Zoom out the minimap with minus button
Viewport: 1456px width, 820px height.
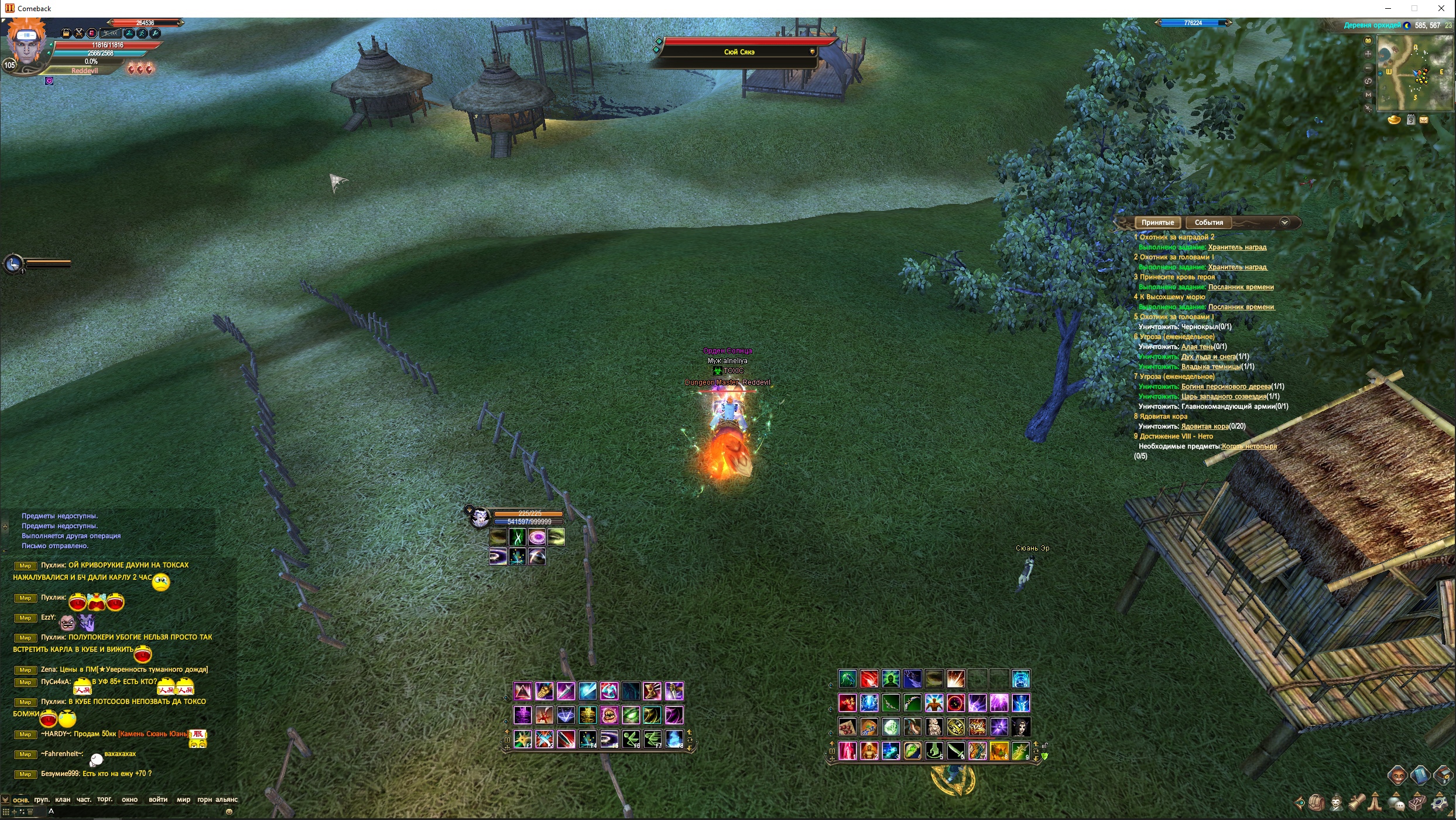tap(1368, 67)
